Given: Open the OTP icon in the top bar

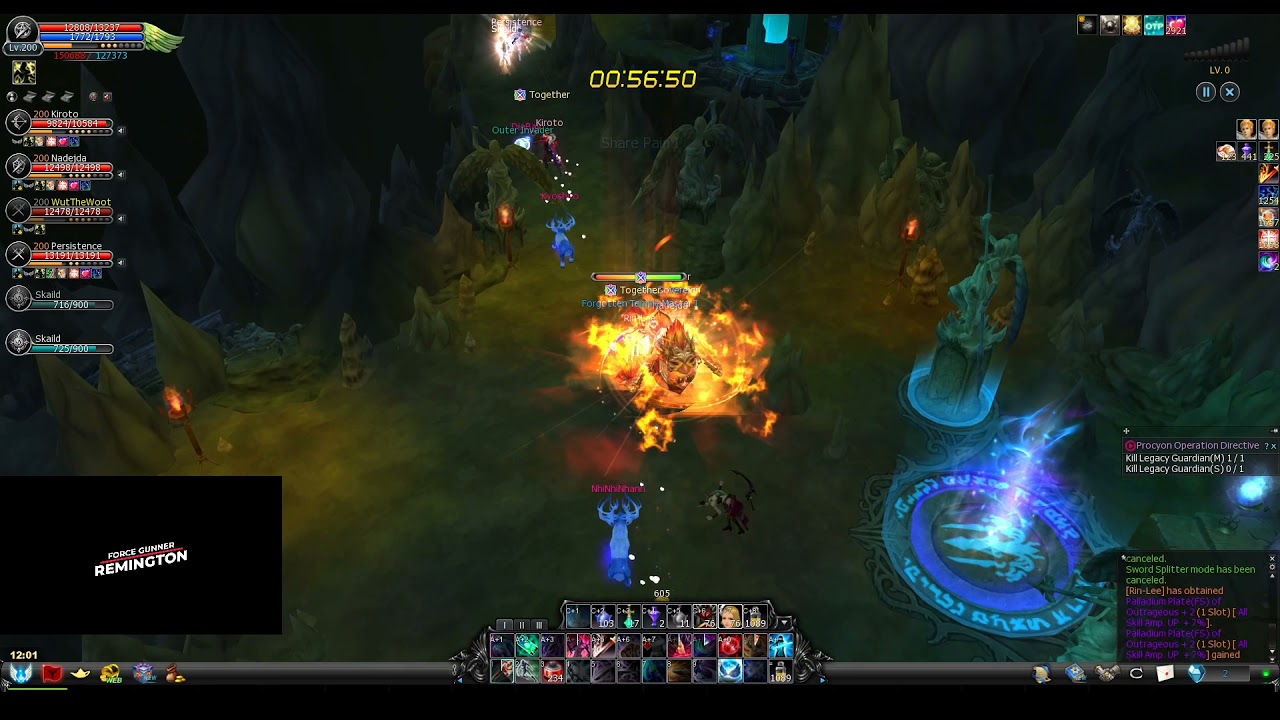Looking at the screenshot, I should pyautogui.click(x=1154, y=26).
